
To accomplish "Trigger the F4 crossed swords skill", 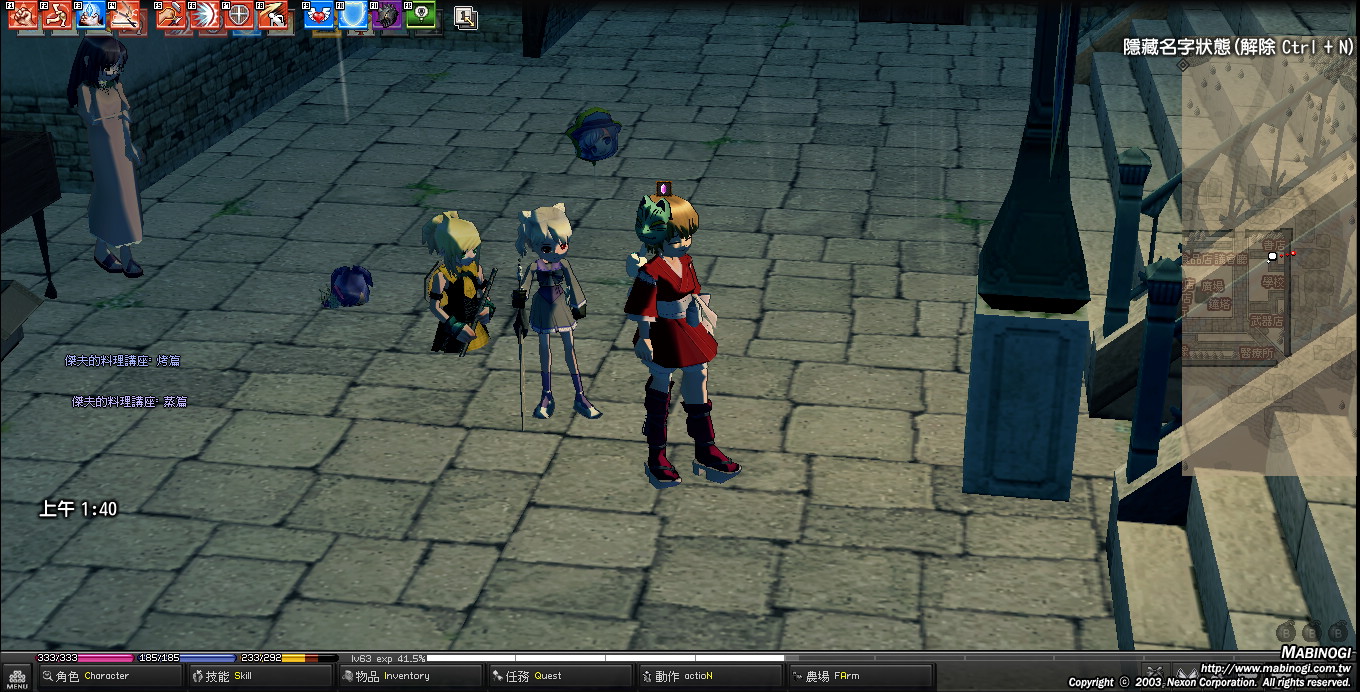I will pyautogui.click(x=126, y=15).
